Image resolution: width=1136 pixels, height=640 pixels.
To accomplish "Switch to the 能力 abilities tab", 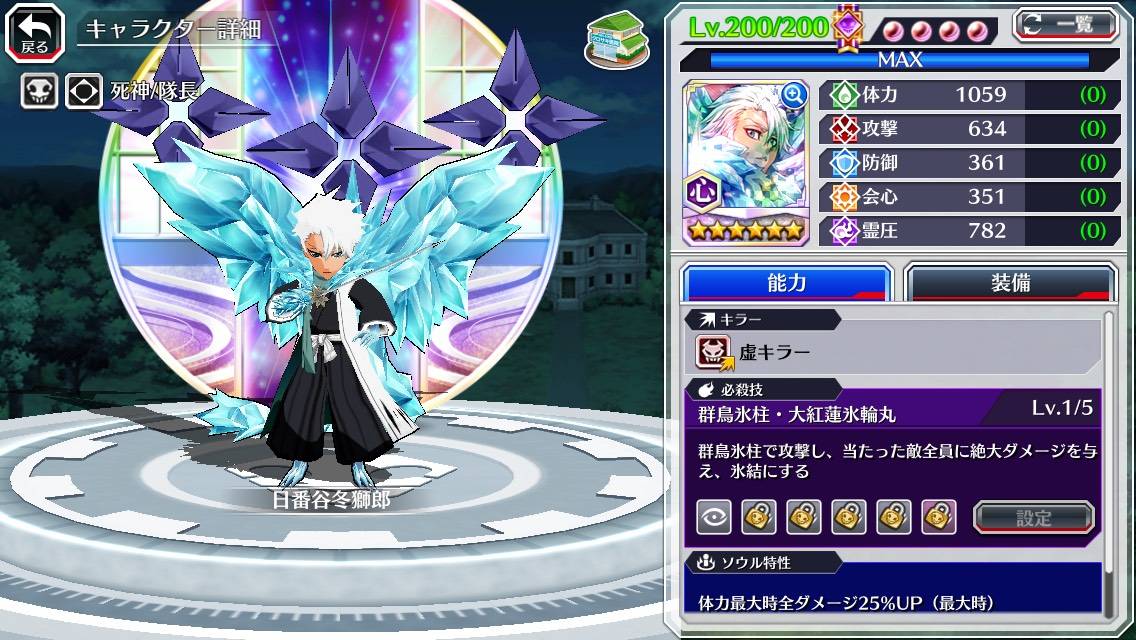I will click(x=786, y=283).
